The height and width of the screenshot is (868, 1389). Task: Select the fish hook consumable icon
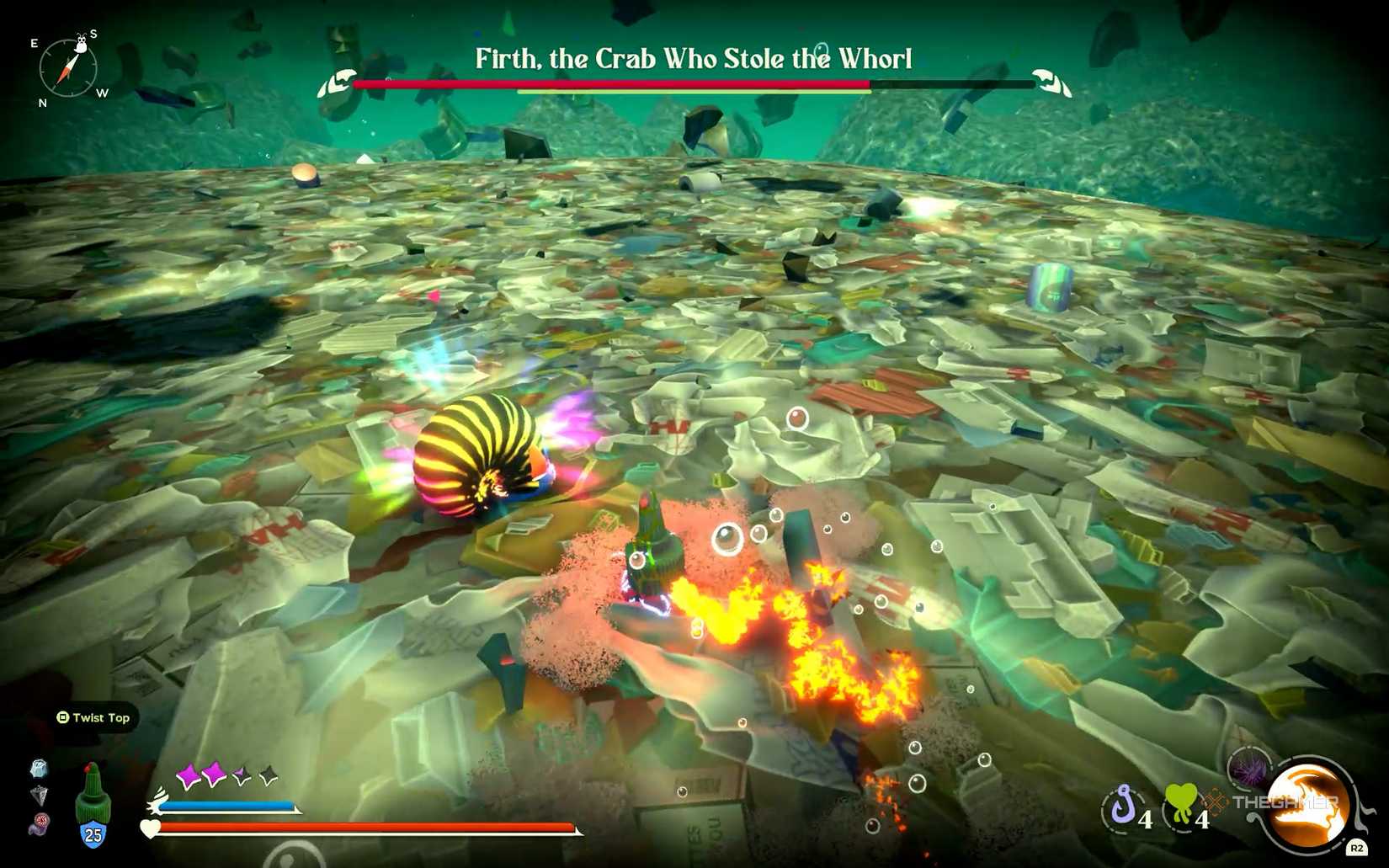[x=1122, y=806]
